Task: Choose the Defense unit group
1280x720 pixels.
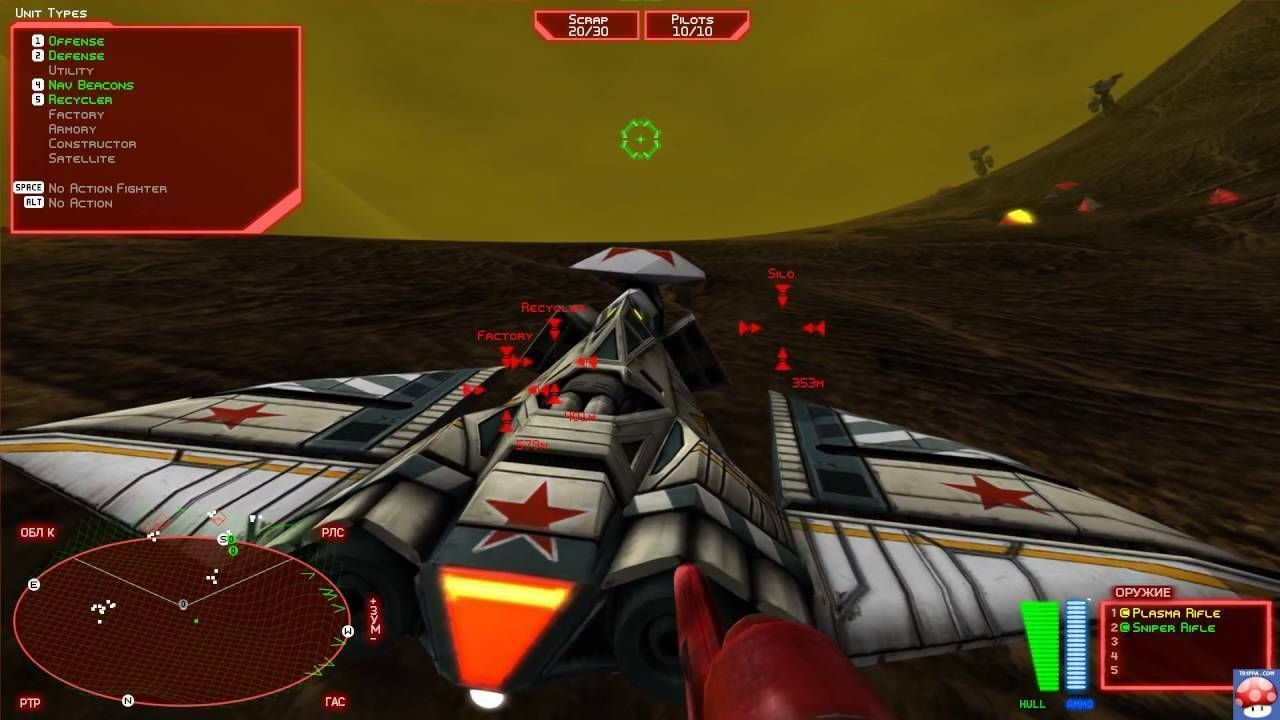Action: [76, 56]
